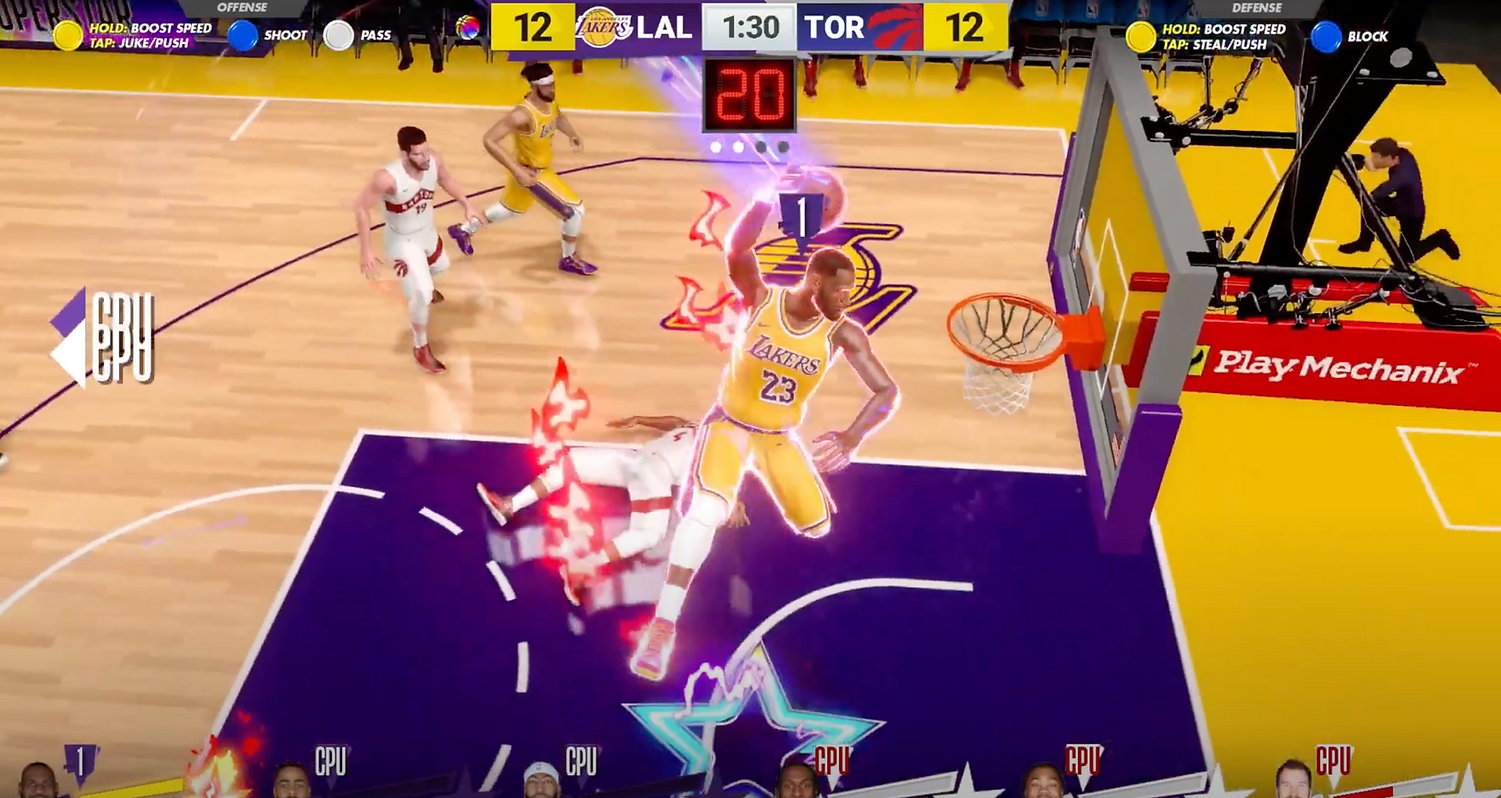
Task: Click the game timer showing 1:30
Action: 750,27
